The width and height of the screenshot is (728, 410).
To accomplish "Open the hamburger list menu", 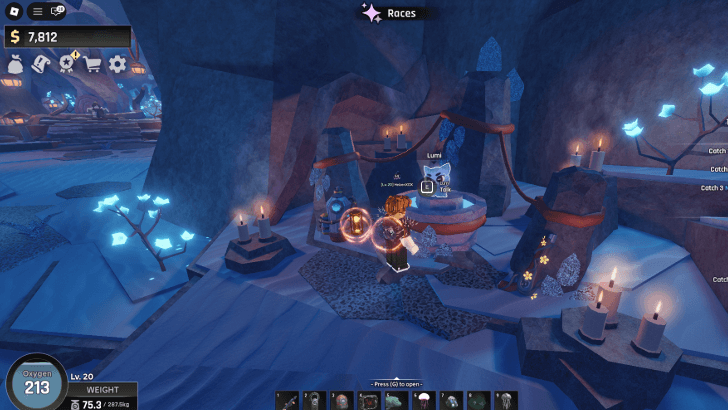I will (37, 11).
